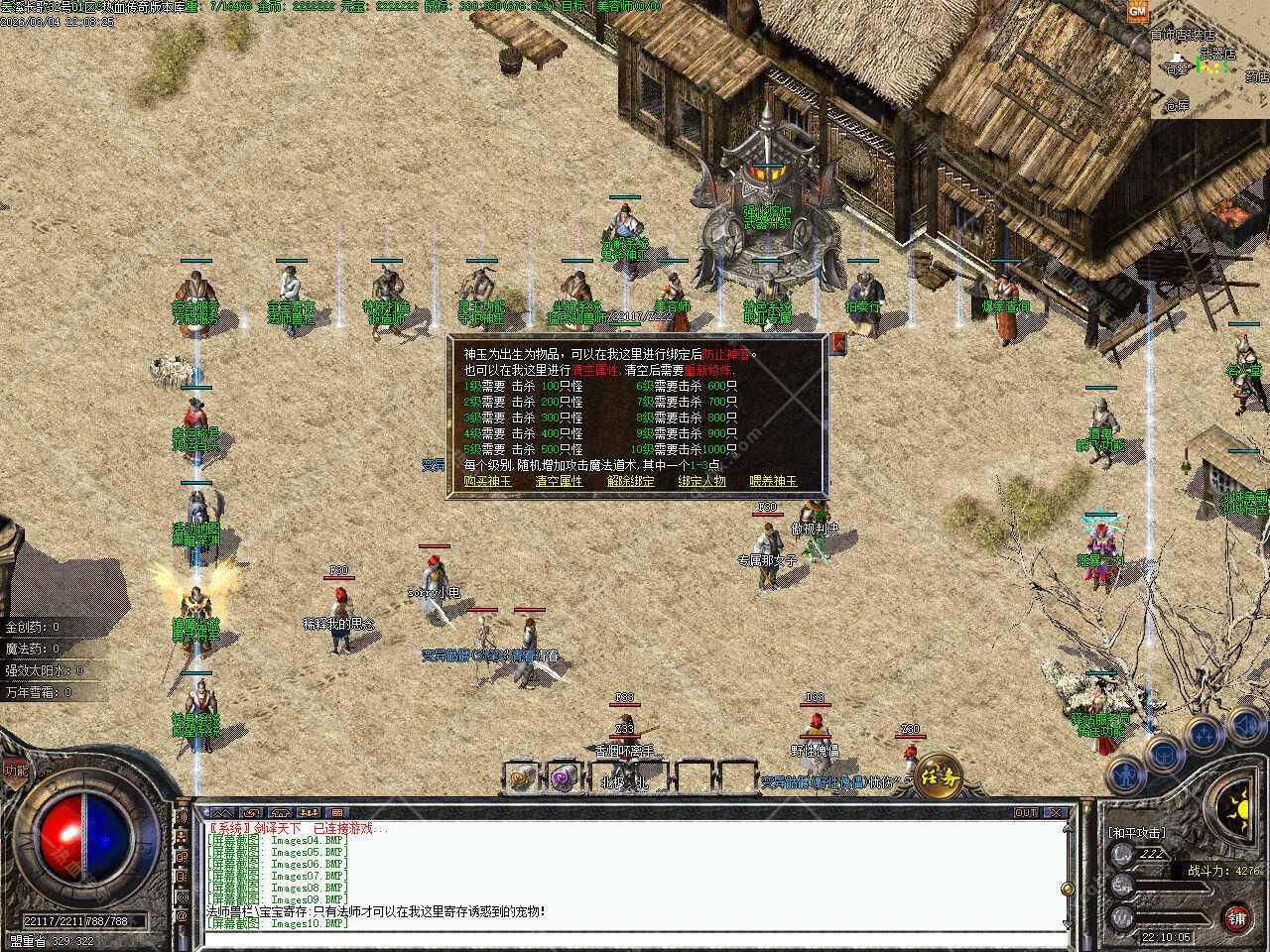
Task: Click the blue speaker sound button
Action: pos(1247,725)
